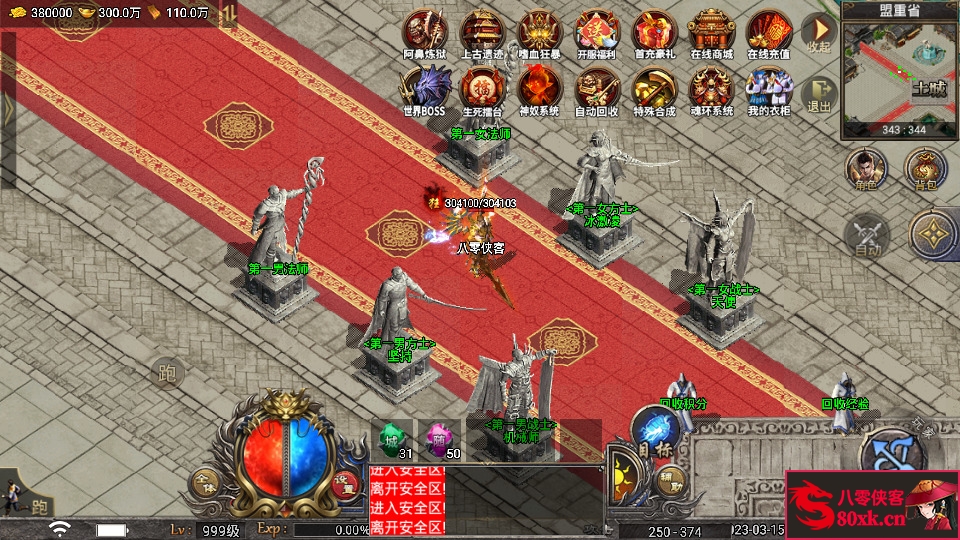Open the 神奴系统 icon
The height and width of the screenshot is (540, 960).
click(x=539, y=90)
